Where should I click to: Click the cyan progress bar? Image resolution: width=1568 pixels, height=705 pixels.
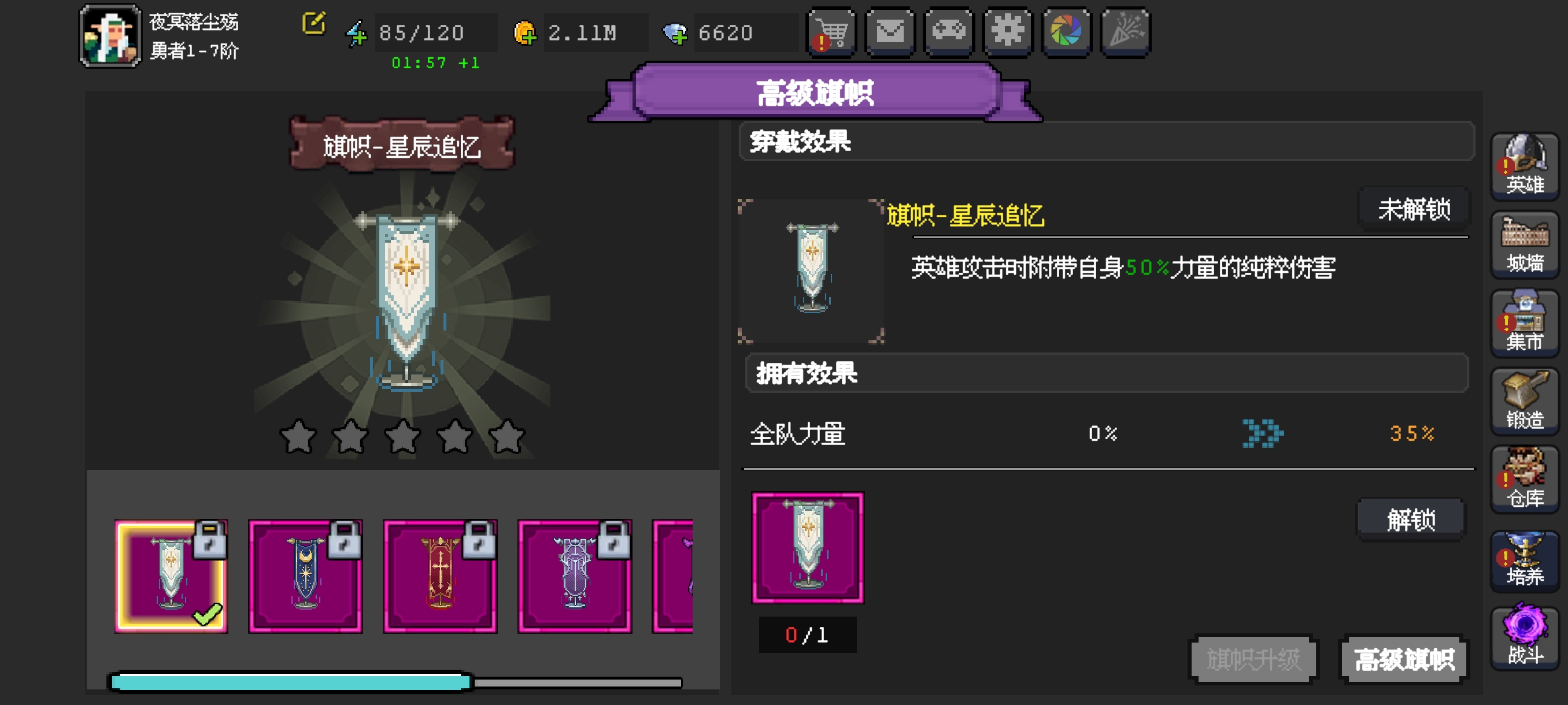[x=289, y=682]
